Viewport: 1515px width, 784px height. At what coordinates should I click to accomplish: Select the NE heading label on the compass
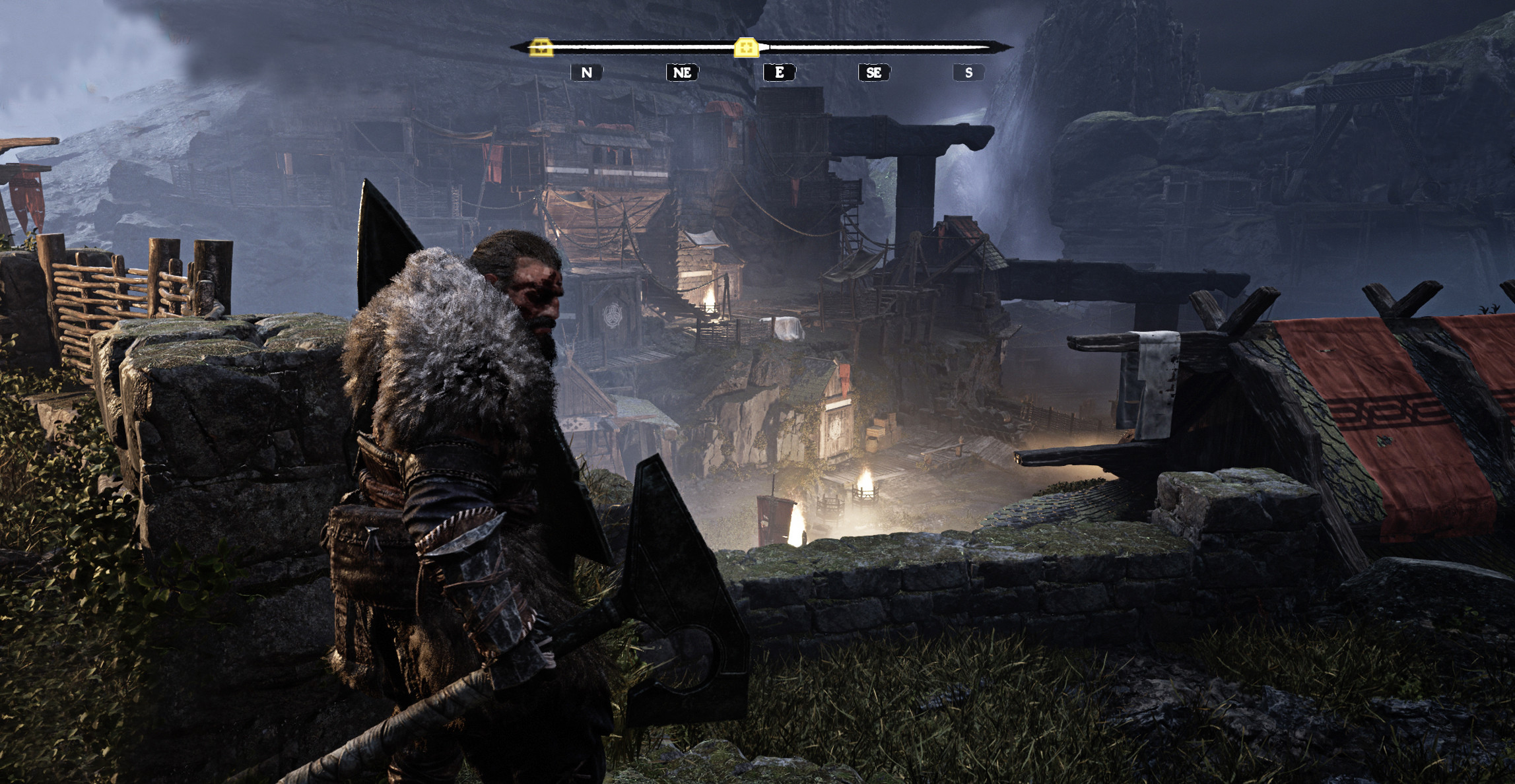[x=682, y=73]
